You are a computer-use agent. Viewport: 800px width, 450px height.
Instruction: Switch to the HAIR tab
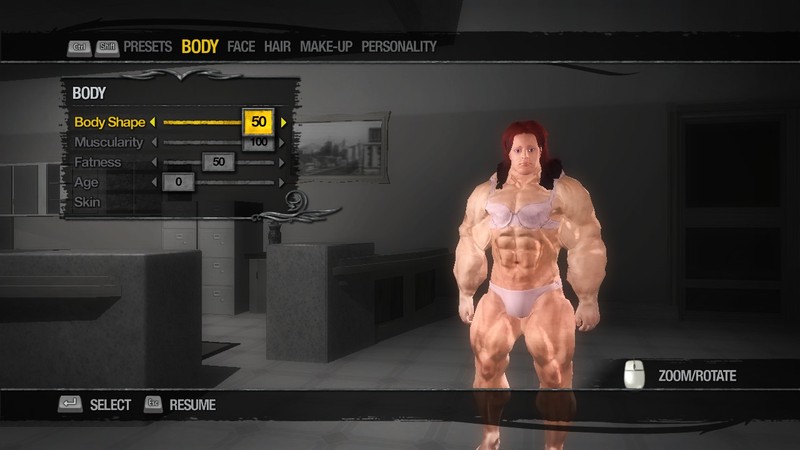click(277, 46)
